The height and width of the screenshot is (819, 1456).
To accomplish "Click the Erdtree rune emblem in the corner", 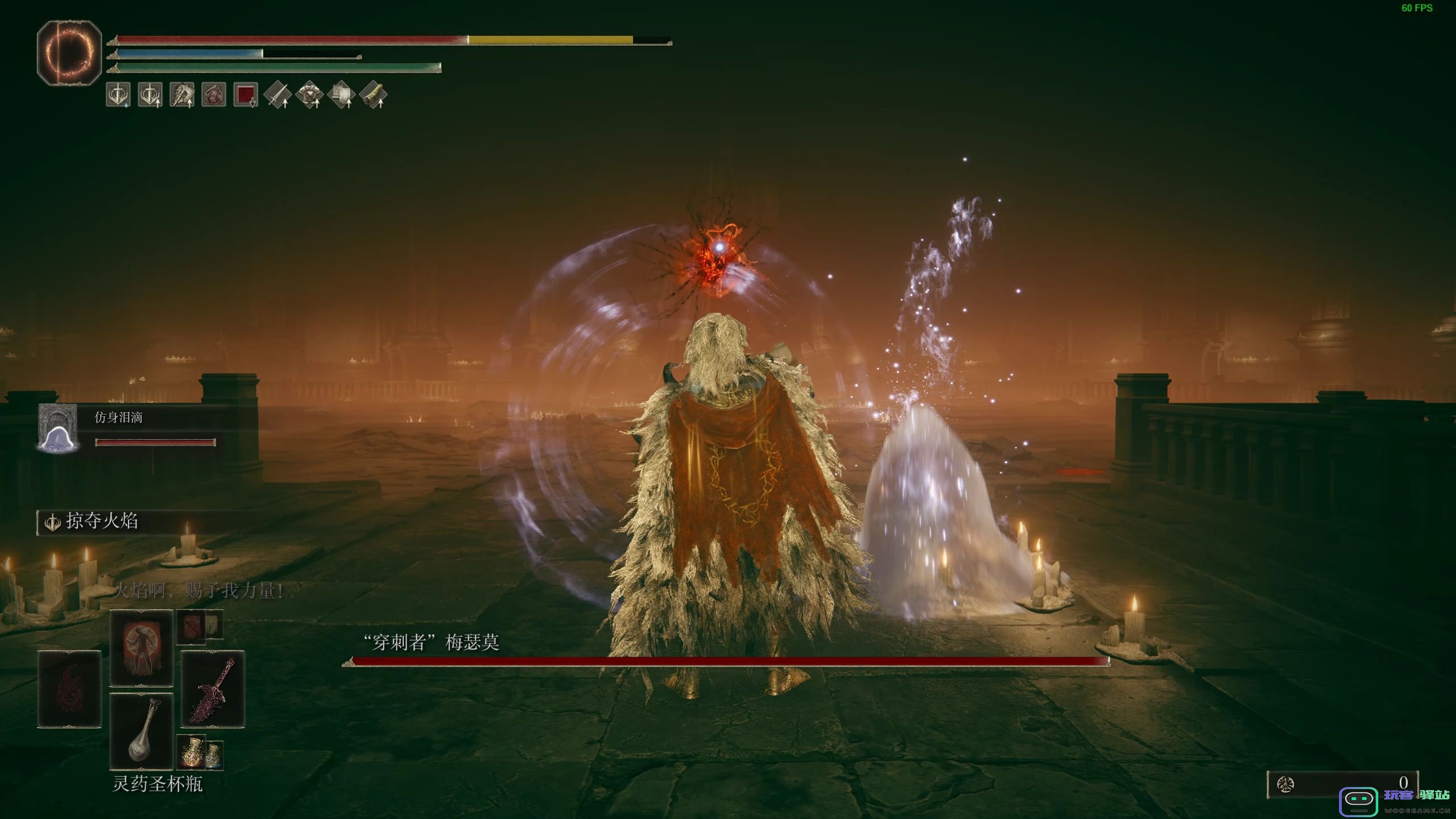I will [x=69, y=53].
